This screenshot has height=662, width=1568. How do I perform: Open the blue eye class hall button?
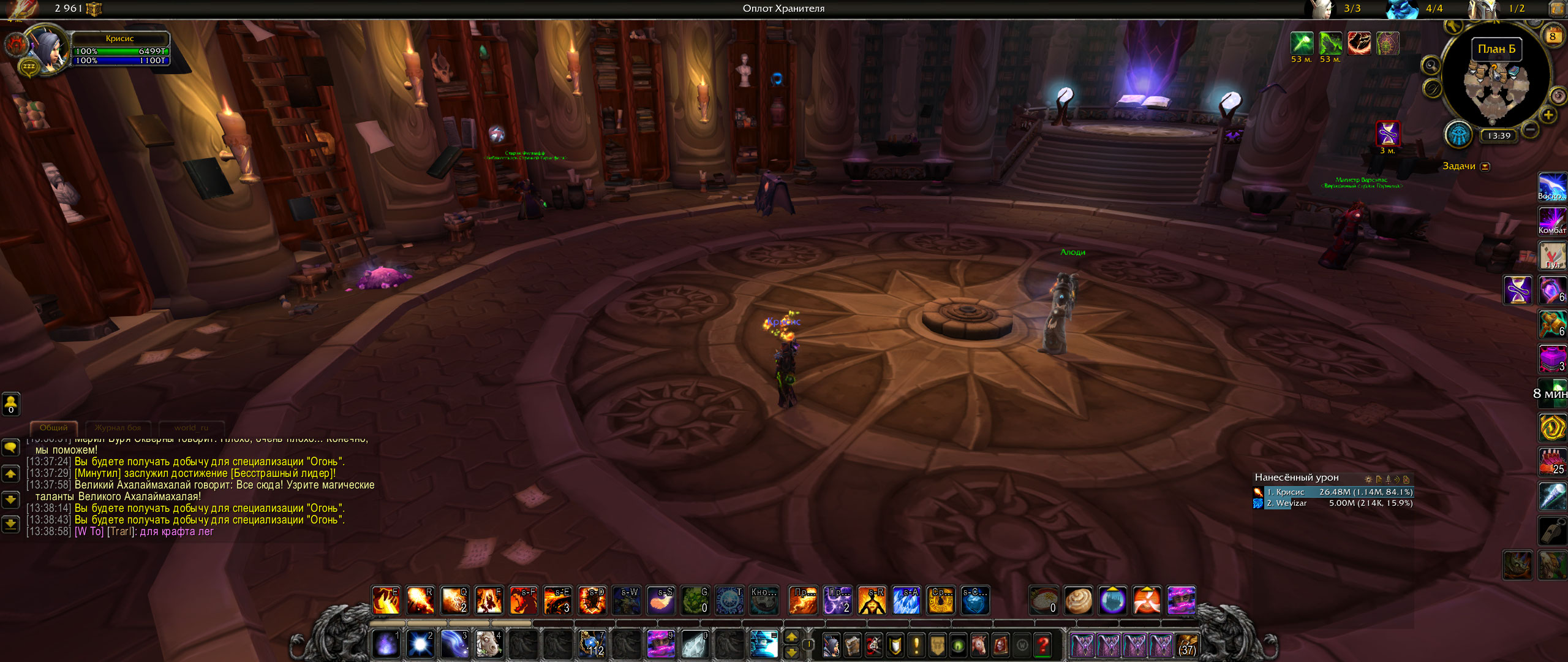pyautogui.click(x=1458, y=134)
